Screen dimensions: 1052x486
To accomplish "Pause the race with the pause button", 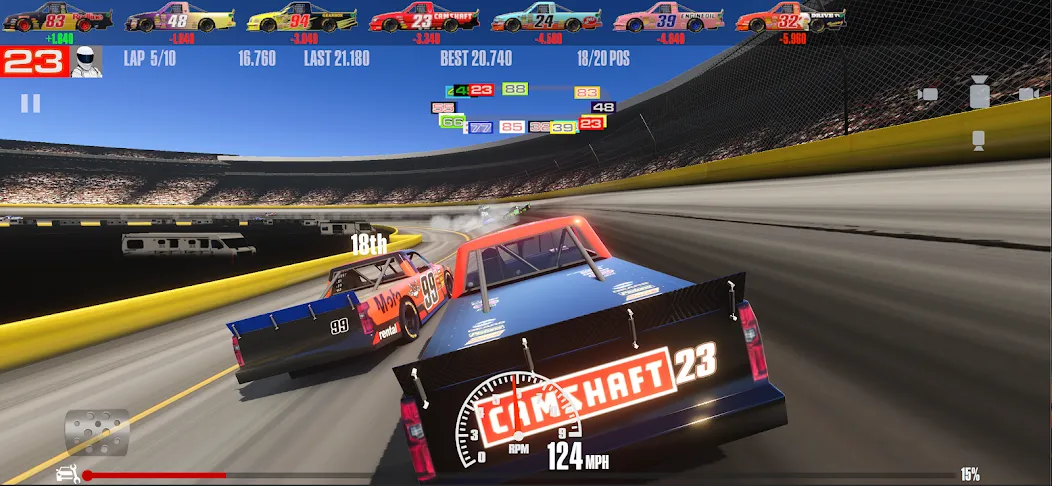I will (31, 103).
